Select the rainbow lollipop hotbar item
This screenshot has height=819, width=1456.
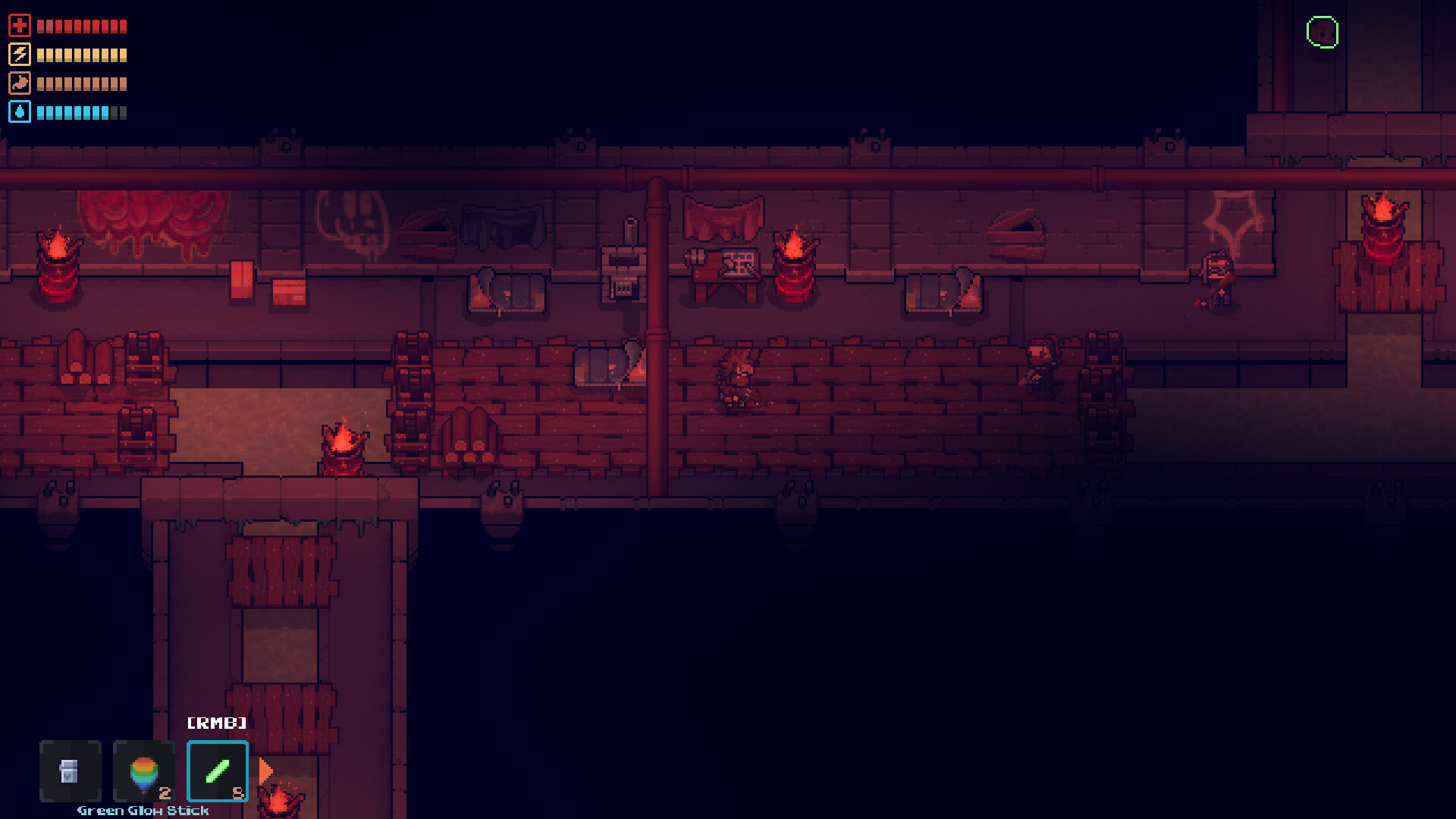click(144, 770)
